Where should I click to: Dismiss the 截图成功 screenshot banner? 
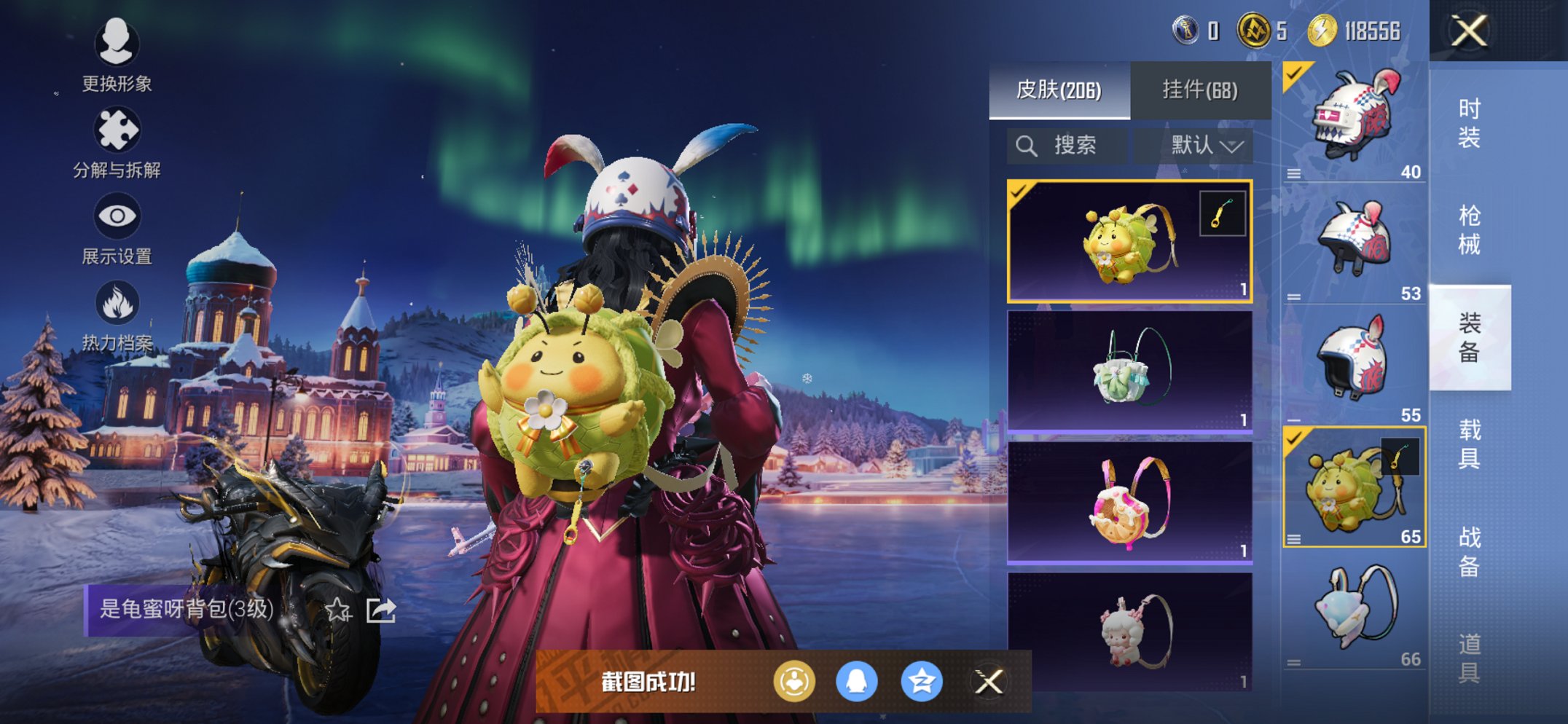point(989,682)
